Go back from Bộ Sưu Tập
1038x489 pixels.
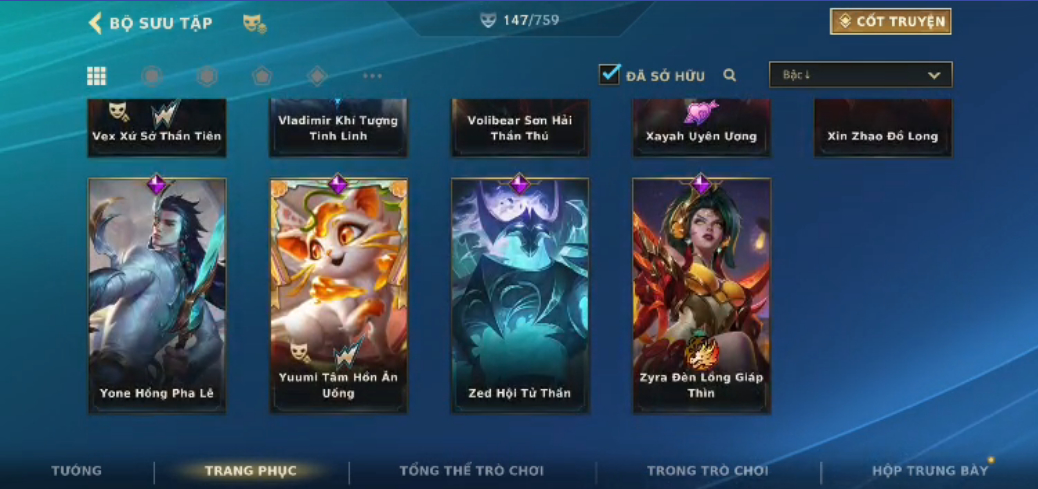tap(96, 23)
